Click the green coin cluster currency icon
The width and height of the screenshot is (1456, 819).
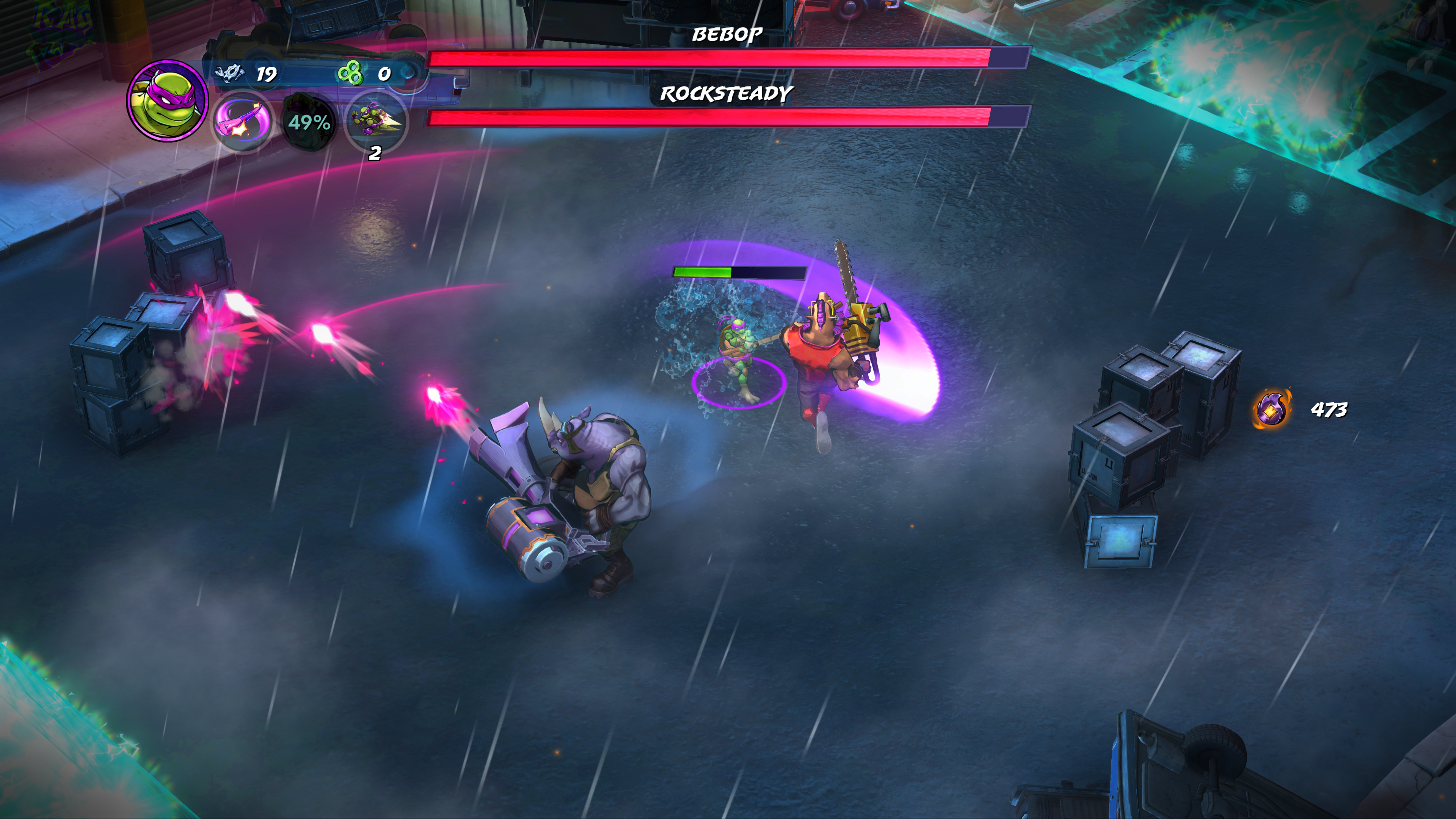click(350, 74)
